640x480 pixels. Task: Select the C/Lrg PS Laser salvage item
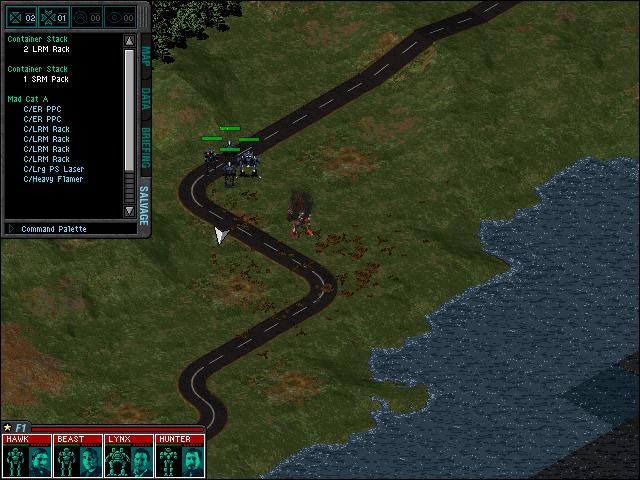pos(55,169)
